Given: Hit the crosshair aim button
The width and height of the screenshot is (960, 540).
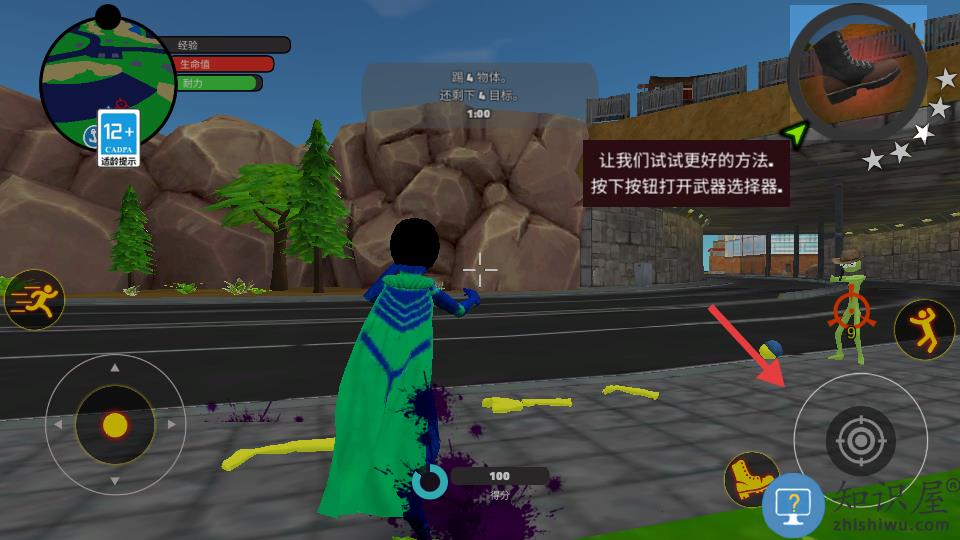Looking at the screenshot, I should [x=860, y=438].
